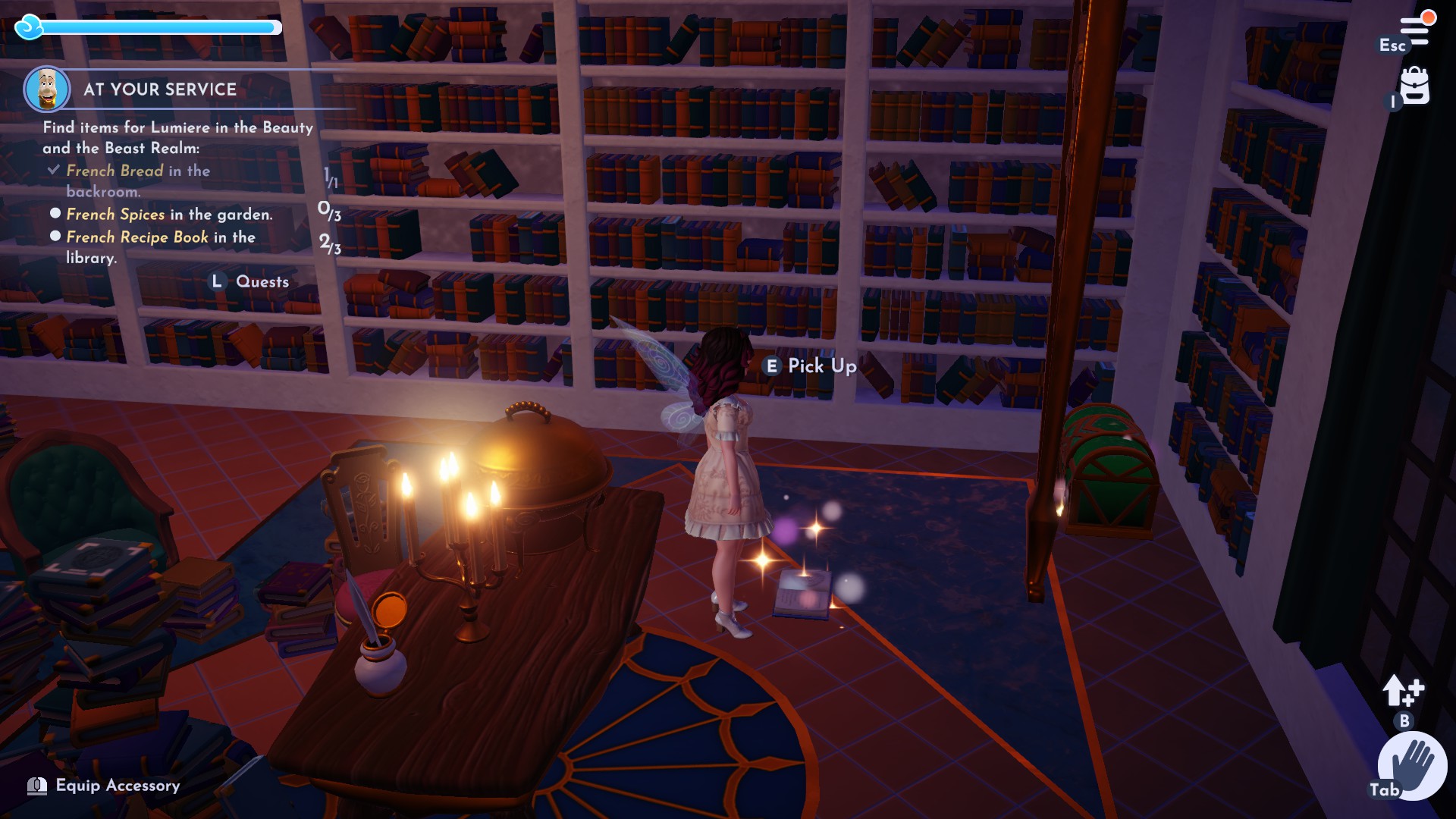Open the pause menu via Esc label
The image size is (1456, 819).
click(x=1392, y=45)
